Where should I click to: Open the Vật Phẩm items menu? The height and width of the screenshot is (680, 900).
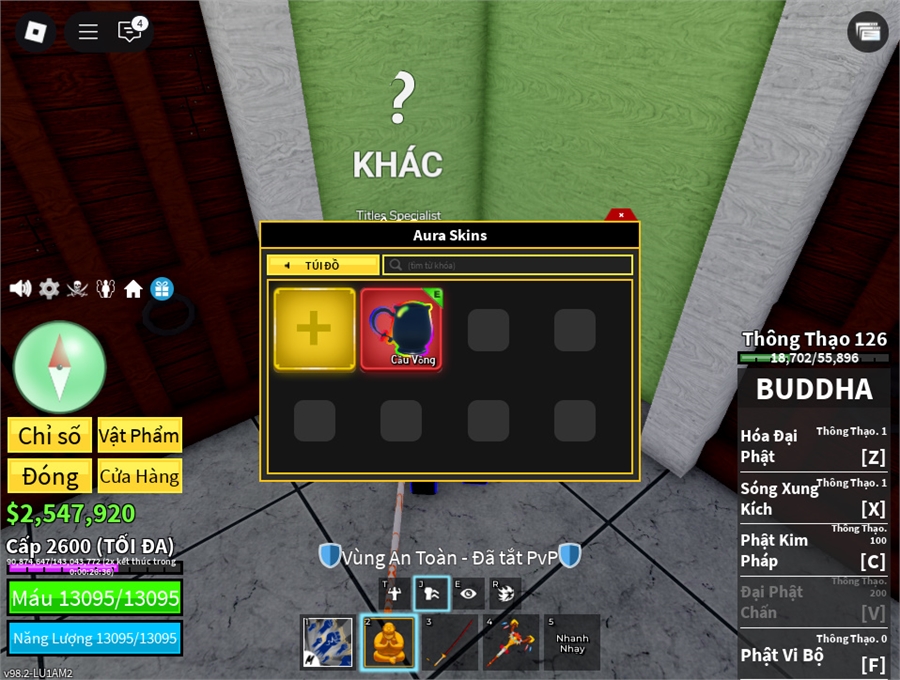click(140, 435)
